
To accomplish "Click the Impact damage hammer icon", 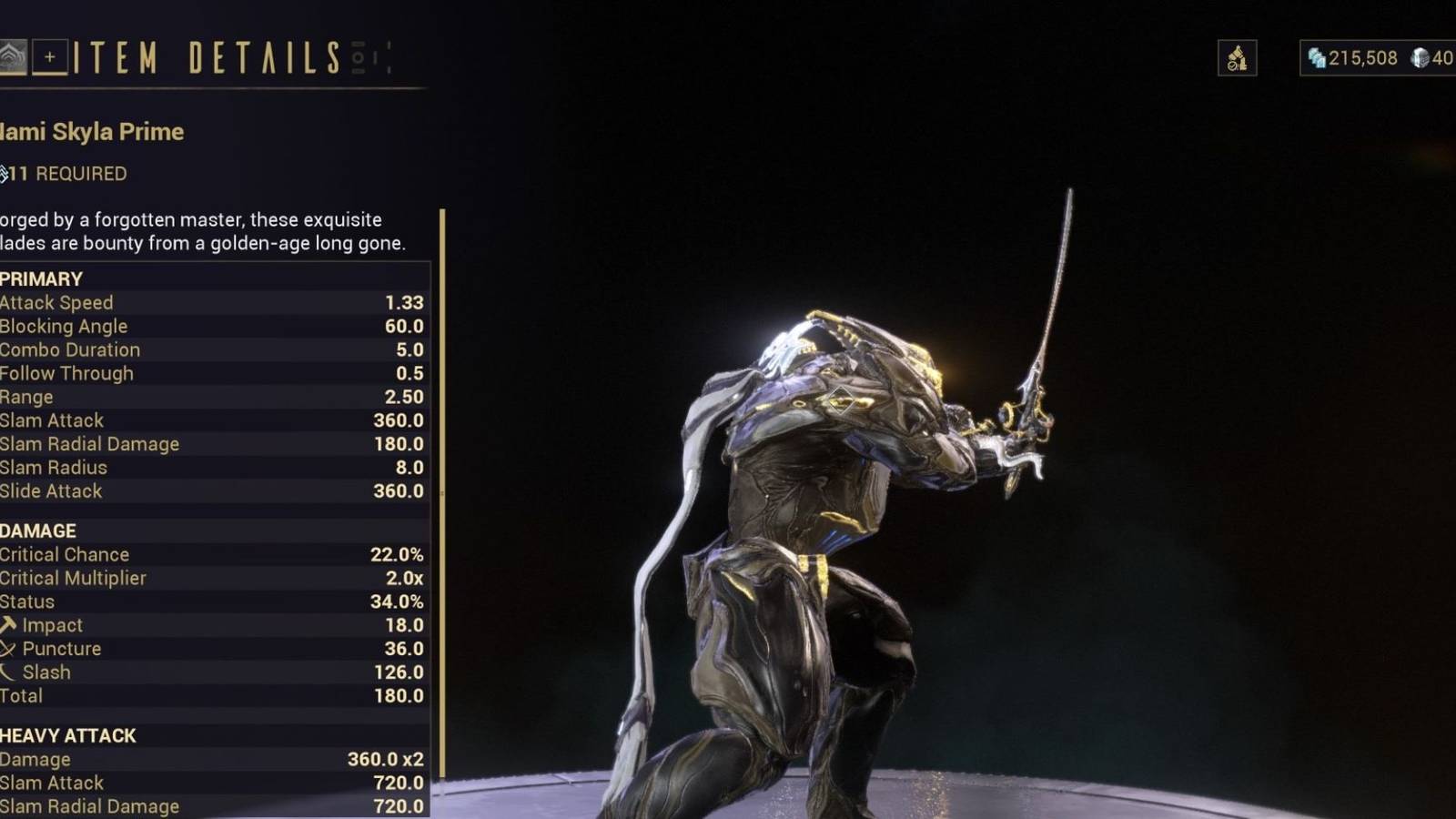I will 7,624.
